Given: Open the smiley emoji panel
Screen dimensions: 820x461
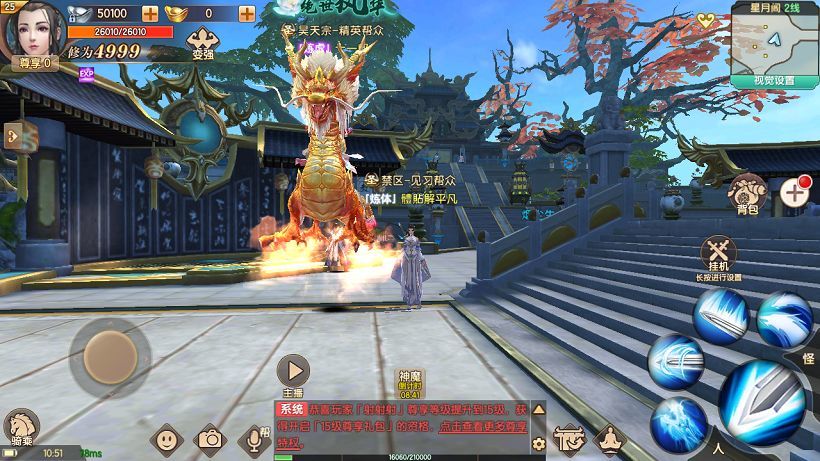Looking at the screenshot, I should tap(166, 439).
